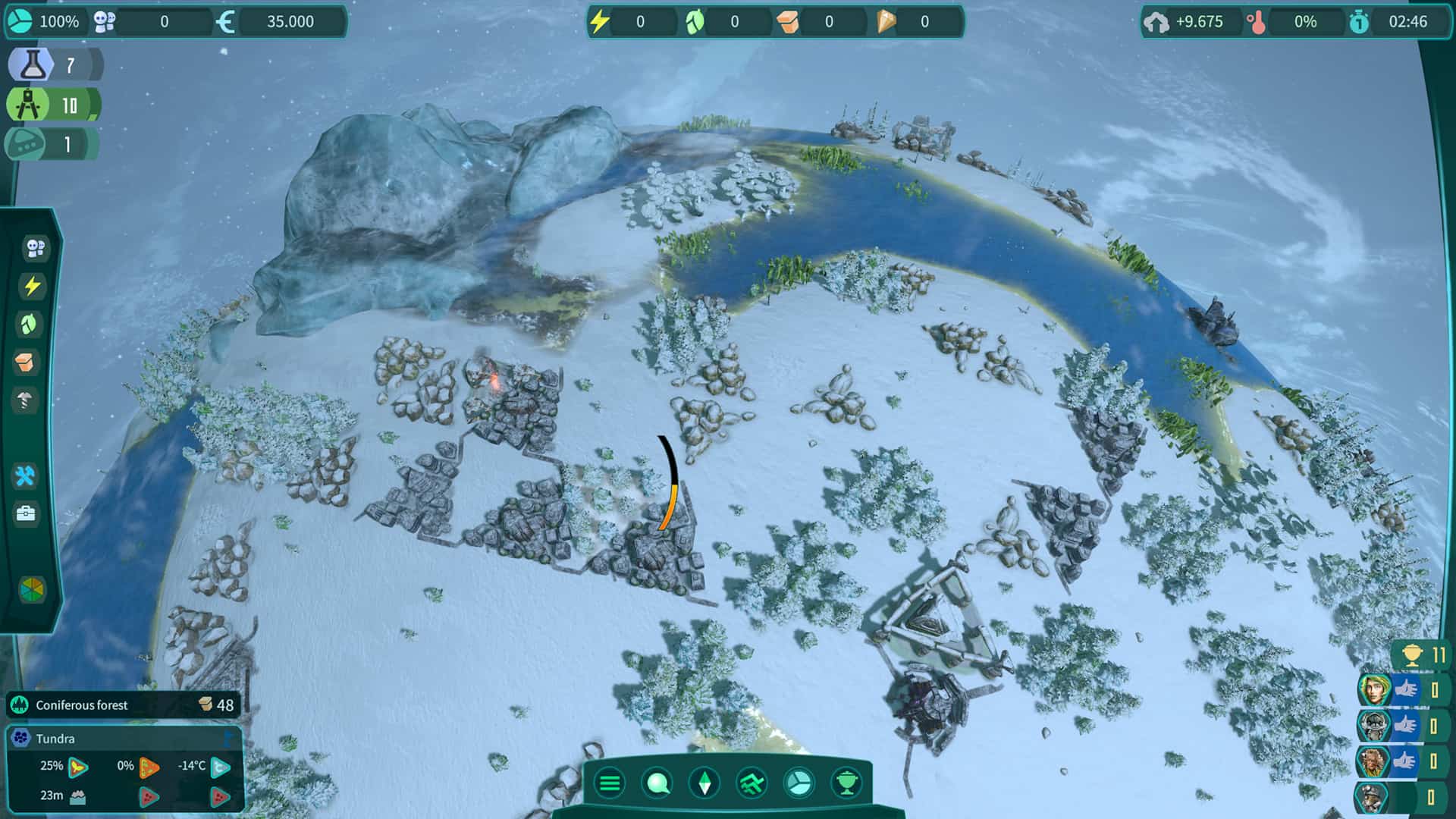Viewport: 1456px width, 819px height.
Task: Open the hamburger main menu
Action: (610, 783)
